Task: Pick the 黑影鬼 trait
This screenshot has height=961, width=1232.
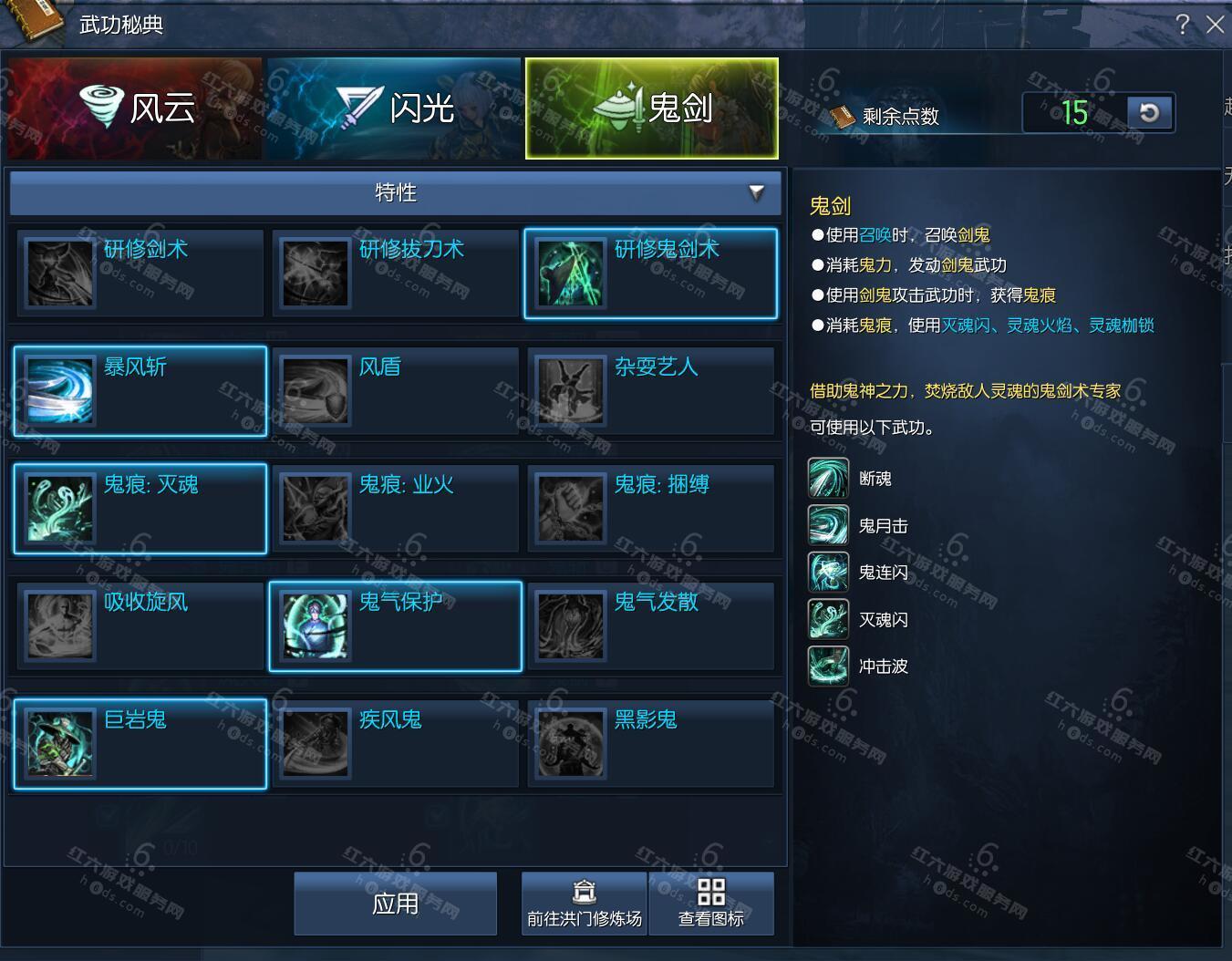Action: coord(650,744)
